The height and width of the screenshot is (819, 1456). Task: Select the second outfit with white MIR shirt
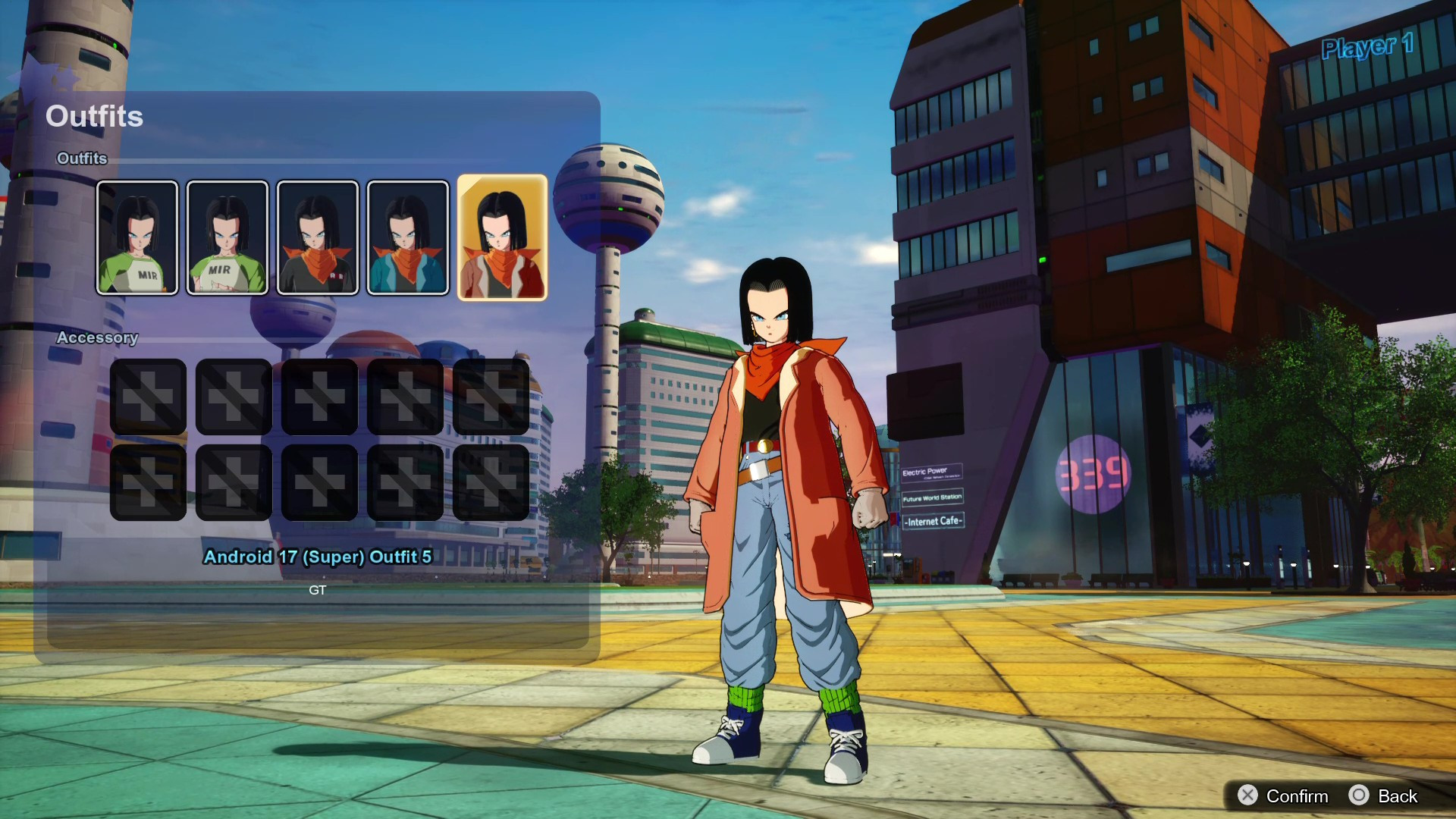pyautogui.click(x=227, y=237)
